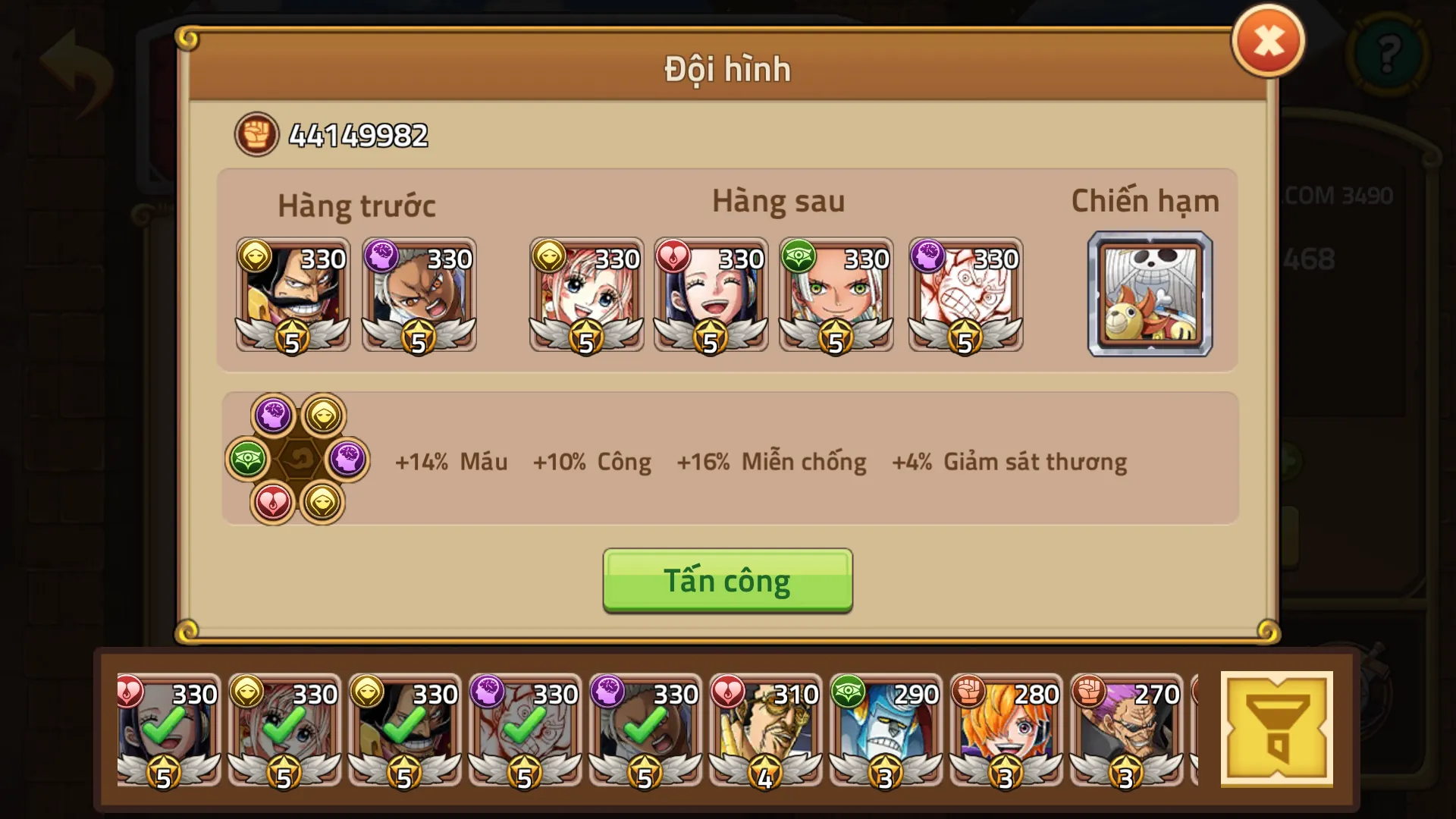This screenshot has height=819, width=1456.
Task: Tap the yellow faction badge on Gol D. Roger's portrait
Action: pos(255,256)
